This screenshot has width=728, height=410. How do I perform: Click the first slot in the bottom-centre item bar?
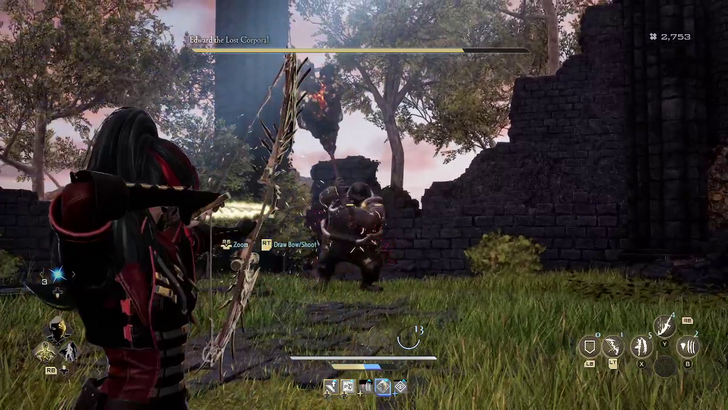(330, 386)
